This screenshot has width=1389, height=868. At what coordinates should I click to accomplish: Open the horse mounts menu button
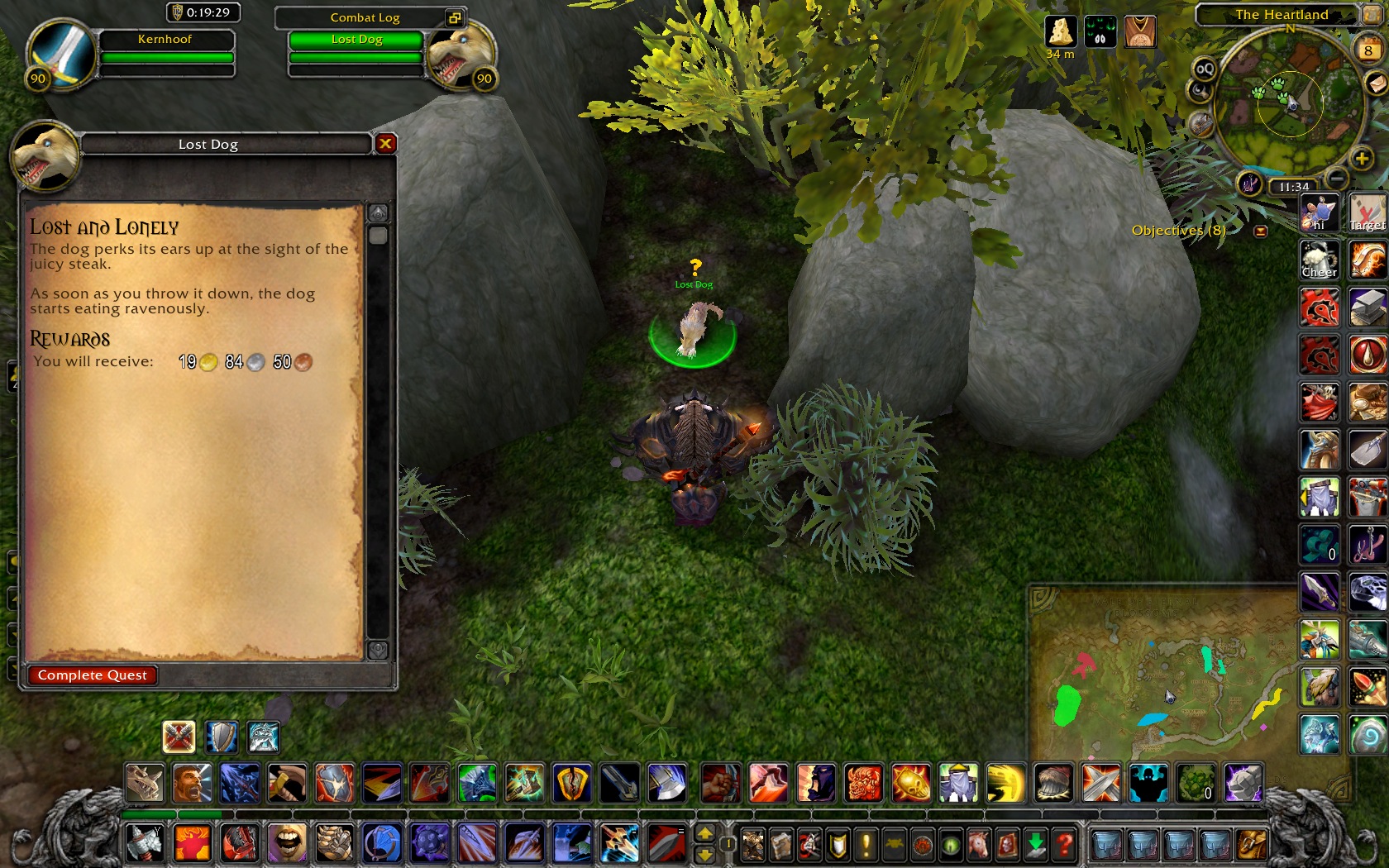click(x=979, y=845)
